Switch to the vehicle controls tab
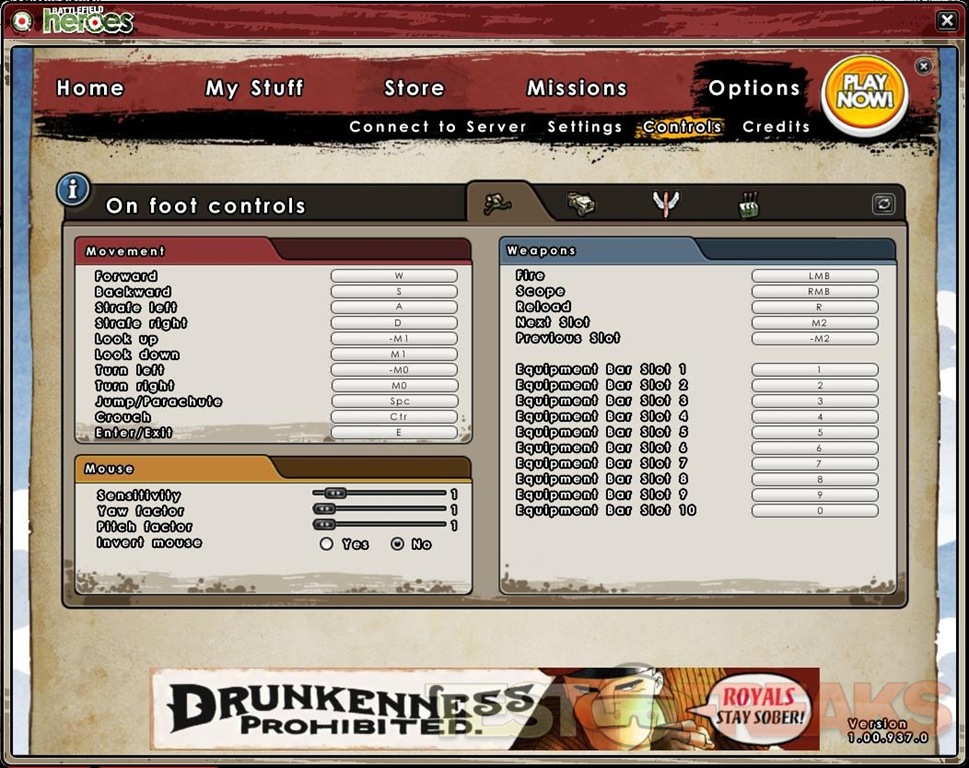The image size is (969, 768). tap(580, 203)
